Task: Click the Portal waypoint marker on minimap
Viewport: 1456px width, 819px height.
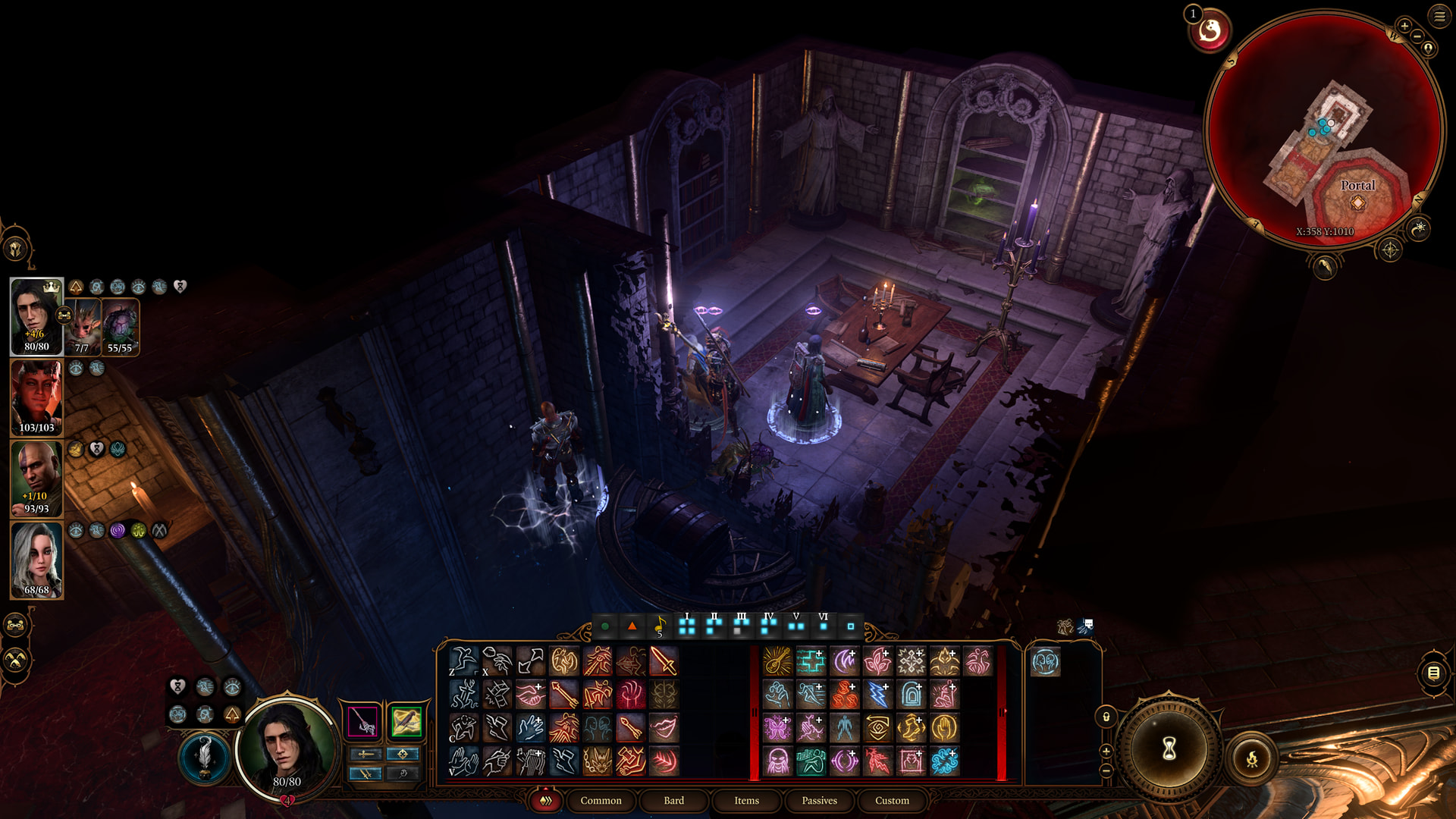Action: (x=1357, y=202)
